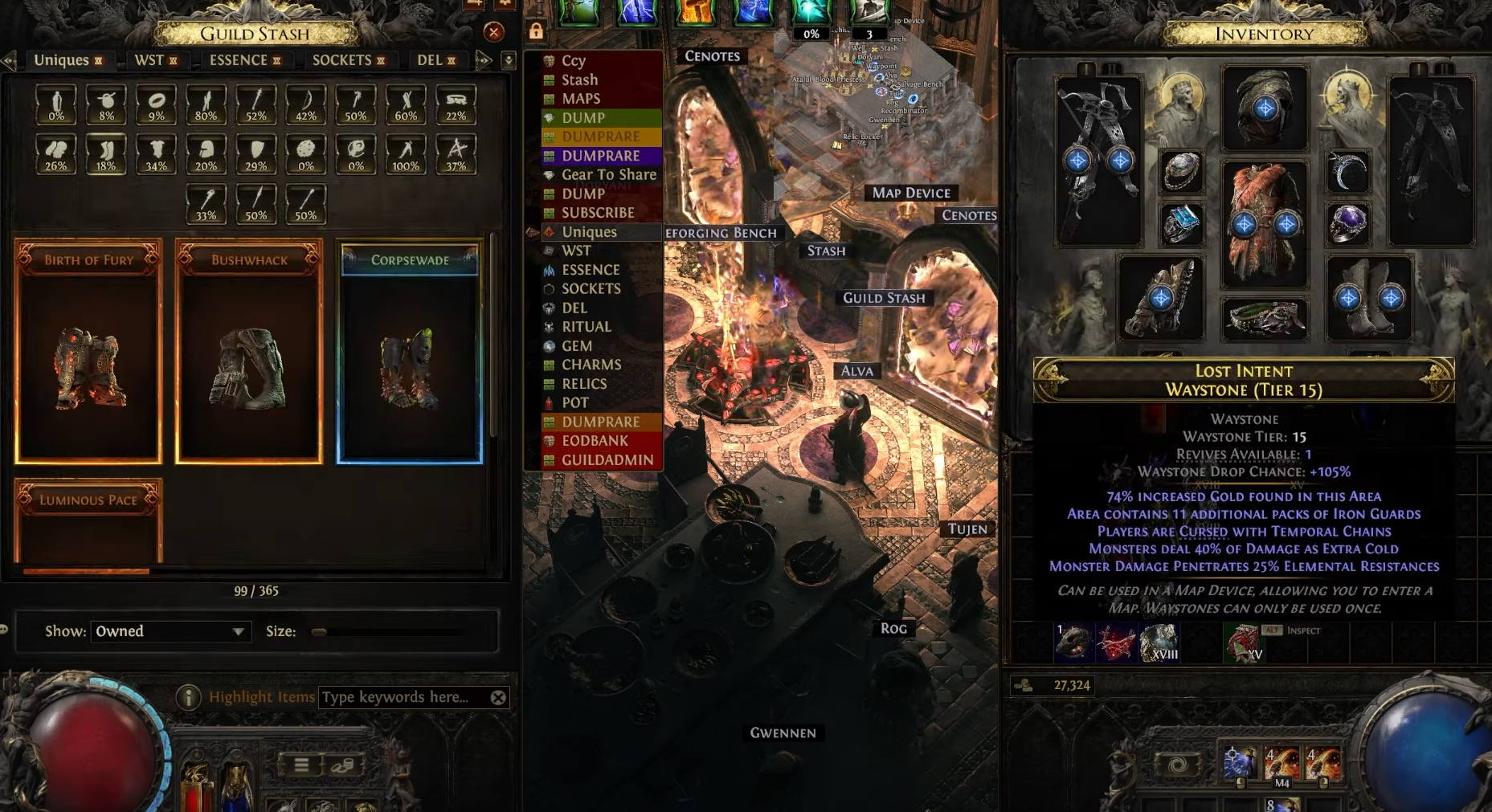Viewport: 1492px width, 812px height.
Task: Go to the CHARMS stash tab
Action: [x=591, y=365]
